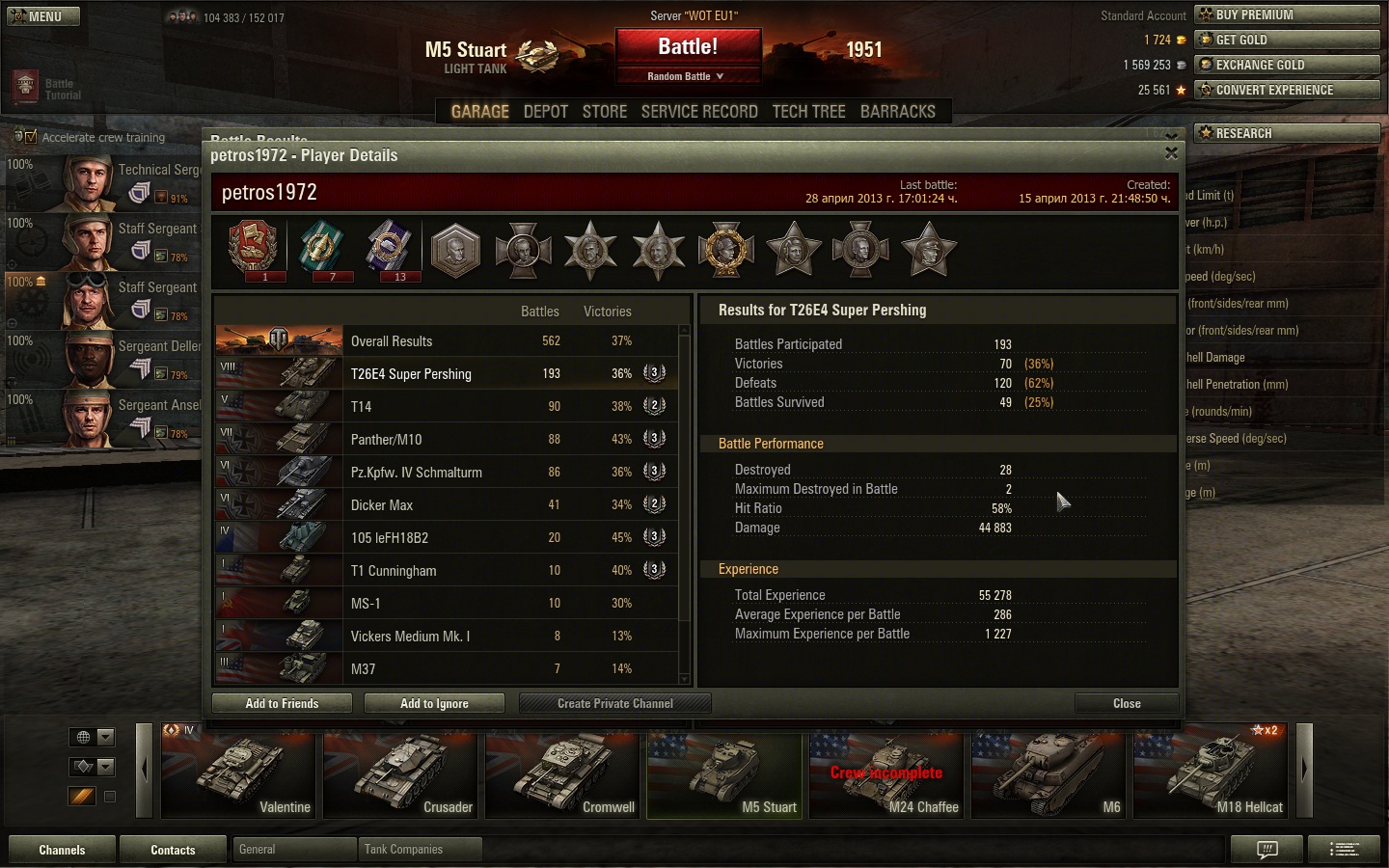This screenshot has height=868, width=1389.
Task: Add petros1972 to the ignore list
Action: coord(434,704)
